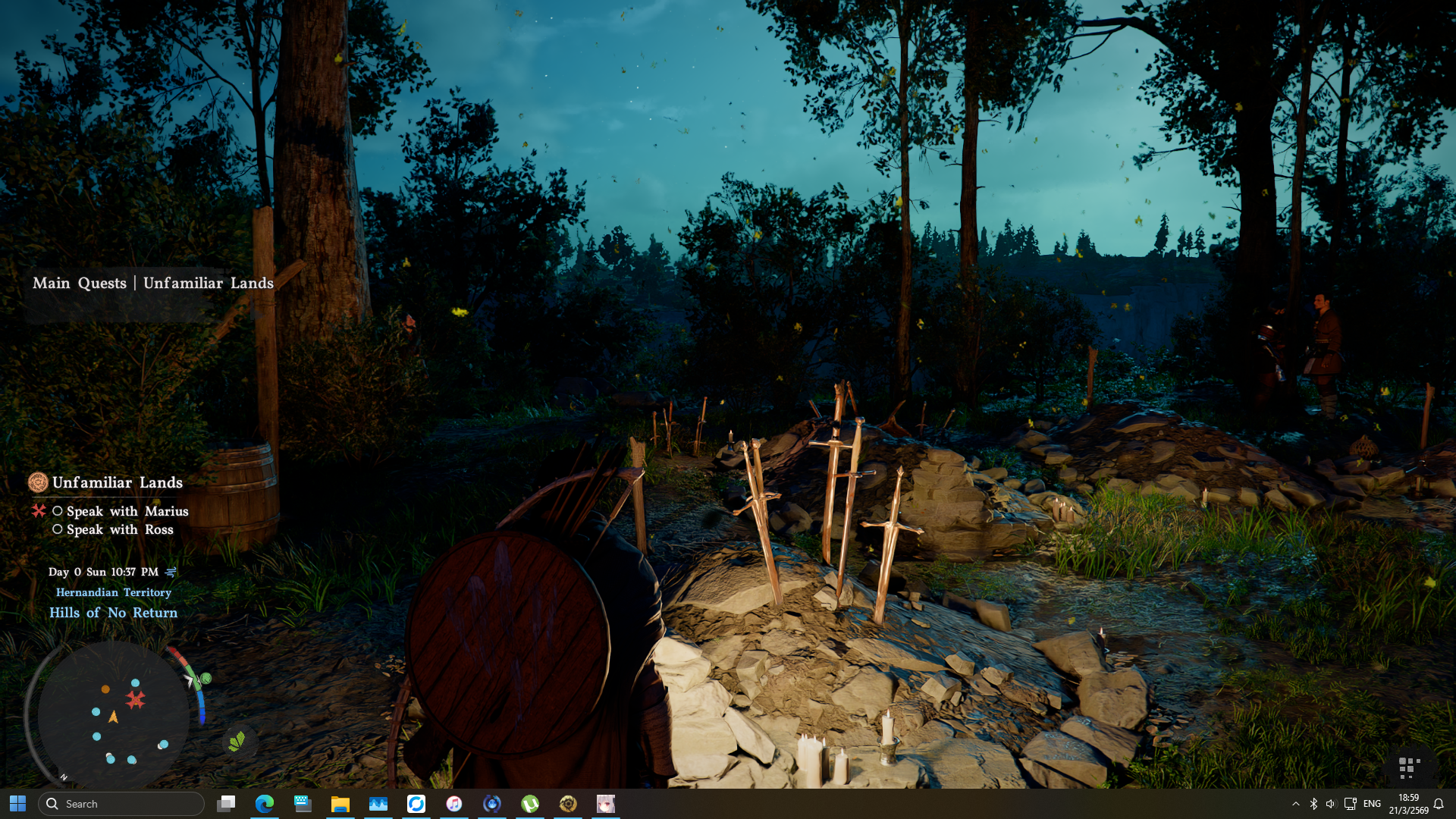
Task: Click the red quest marker on the minimap
Action: [136, 699]
